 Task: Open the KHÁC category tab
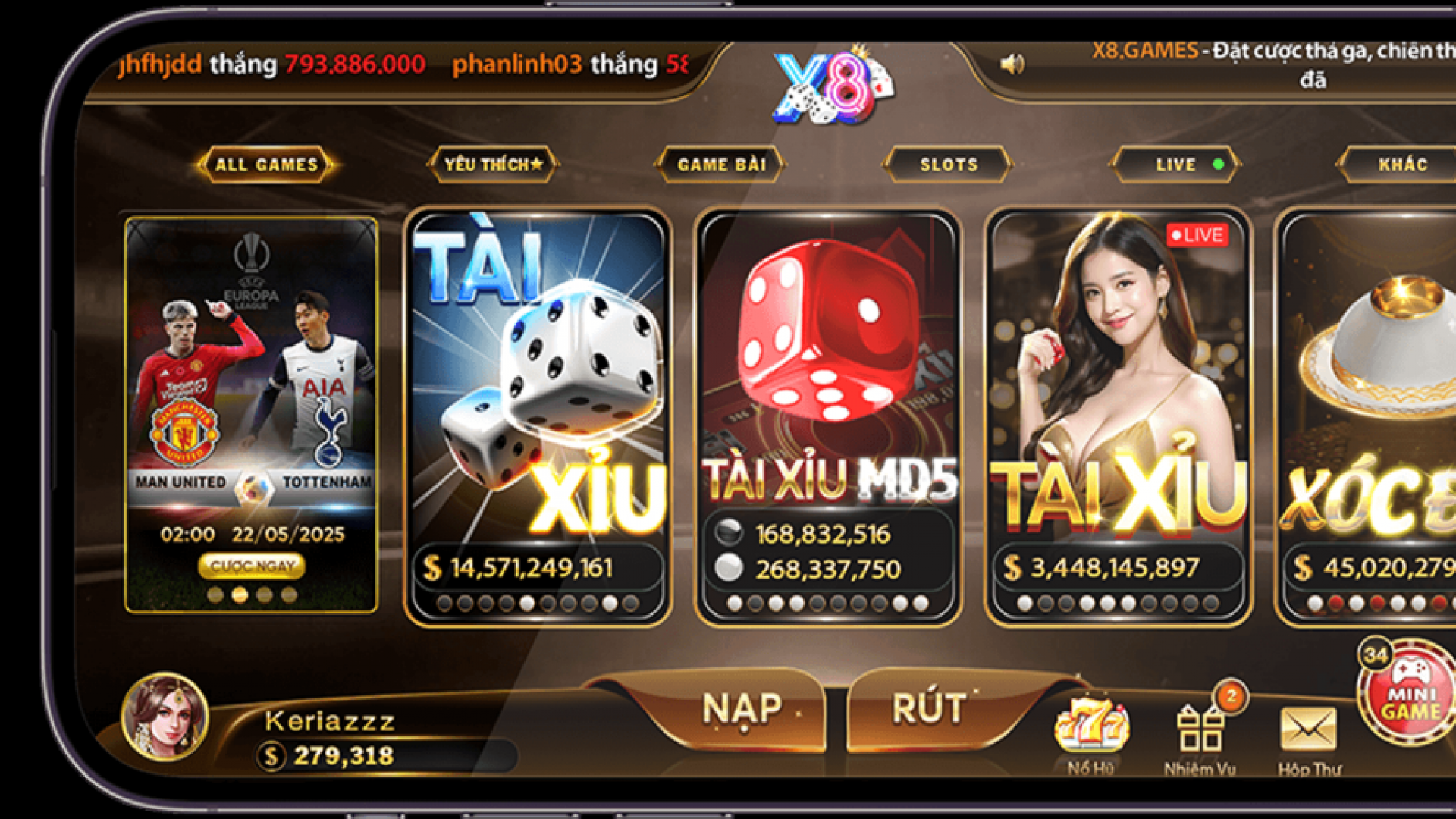coord(1401,165)
